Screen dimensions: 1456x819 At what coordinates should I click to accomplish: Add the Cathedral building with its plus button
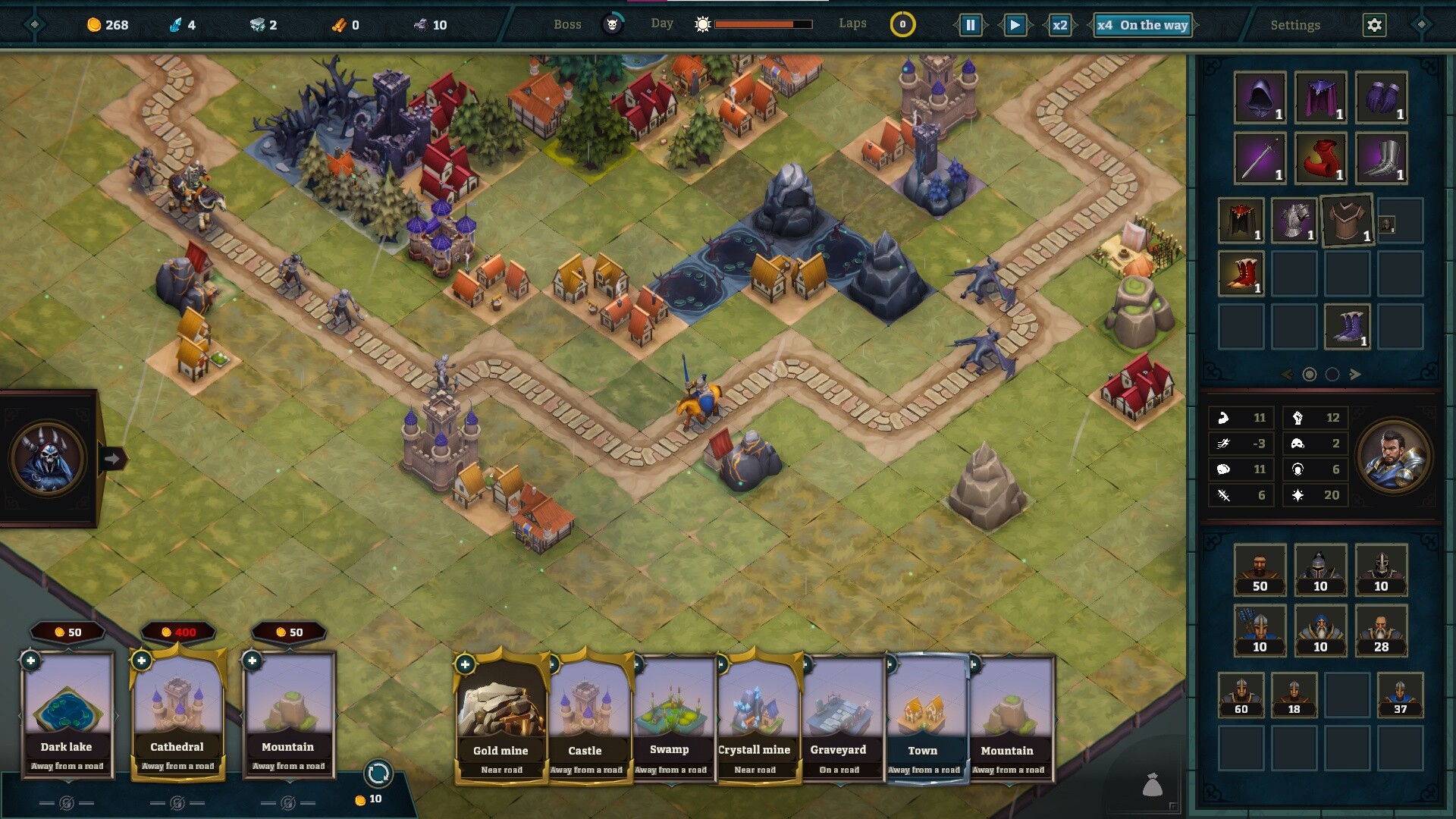point(142,661)
